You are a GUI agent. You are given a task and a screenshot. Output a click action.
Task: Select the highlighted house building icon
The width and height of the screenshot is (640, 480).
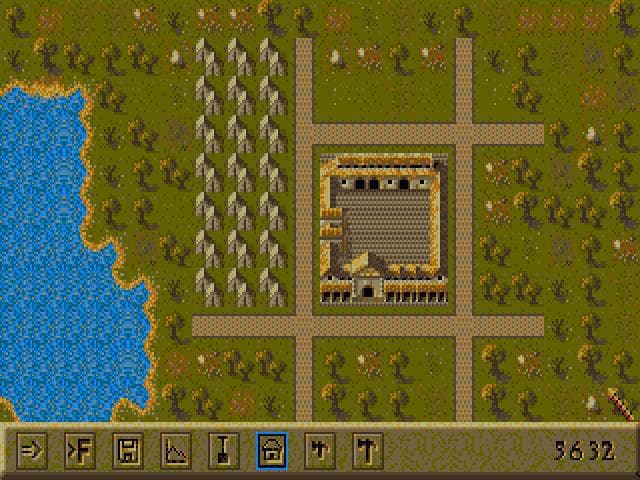[x=271, y=450]
